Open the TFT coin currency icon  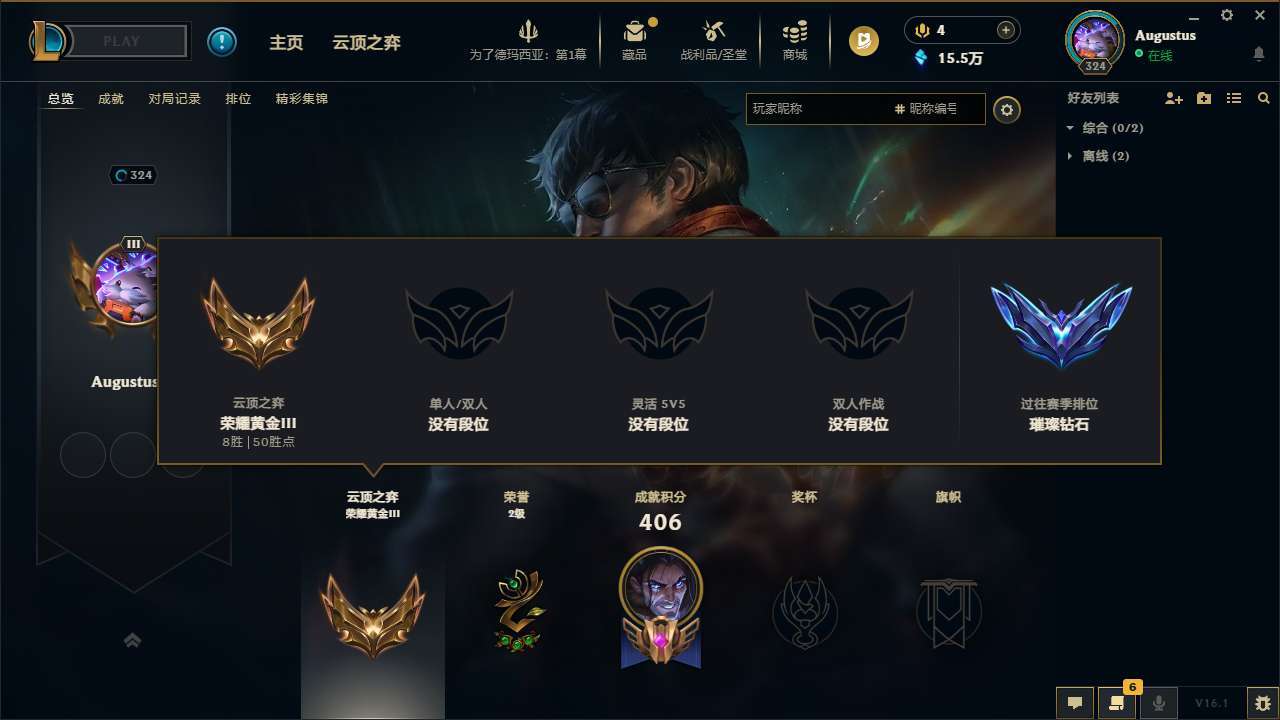862,41
